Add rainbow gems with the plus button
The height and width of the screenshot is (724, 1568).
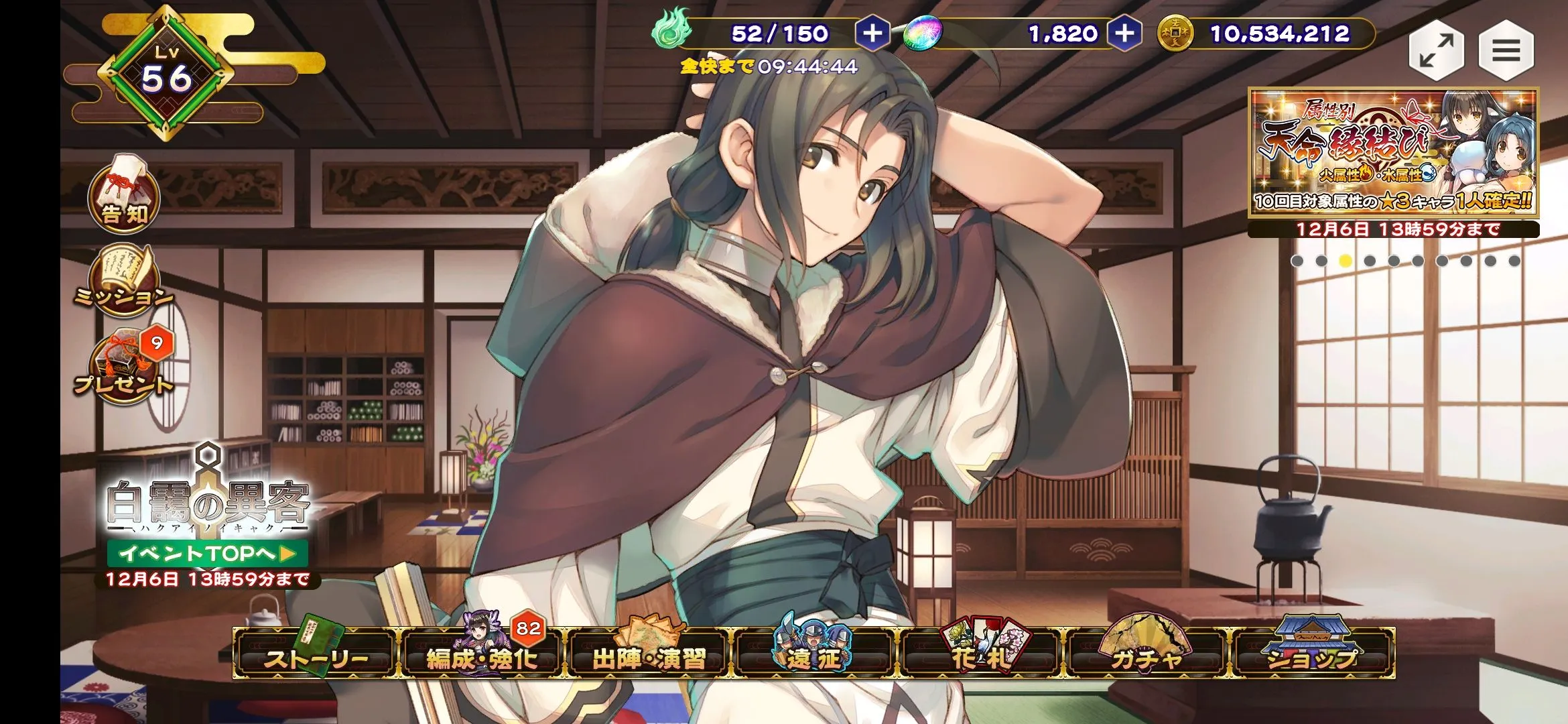coord(1124,34)
